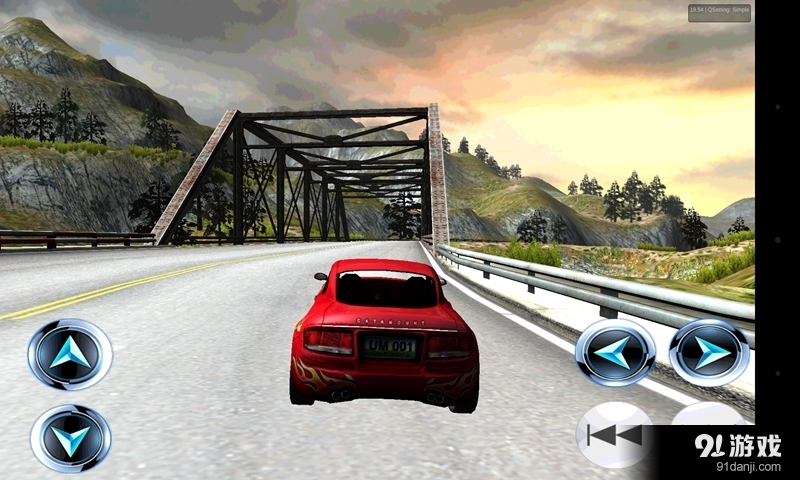Tap the down arrow brake button
This screenshot has width=800, height=480.
tap(70, 437)
